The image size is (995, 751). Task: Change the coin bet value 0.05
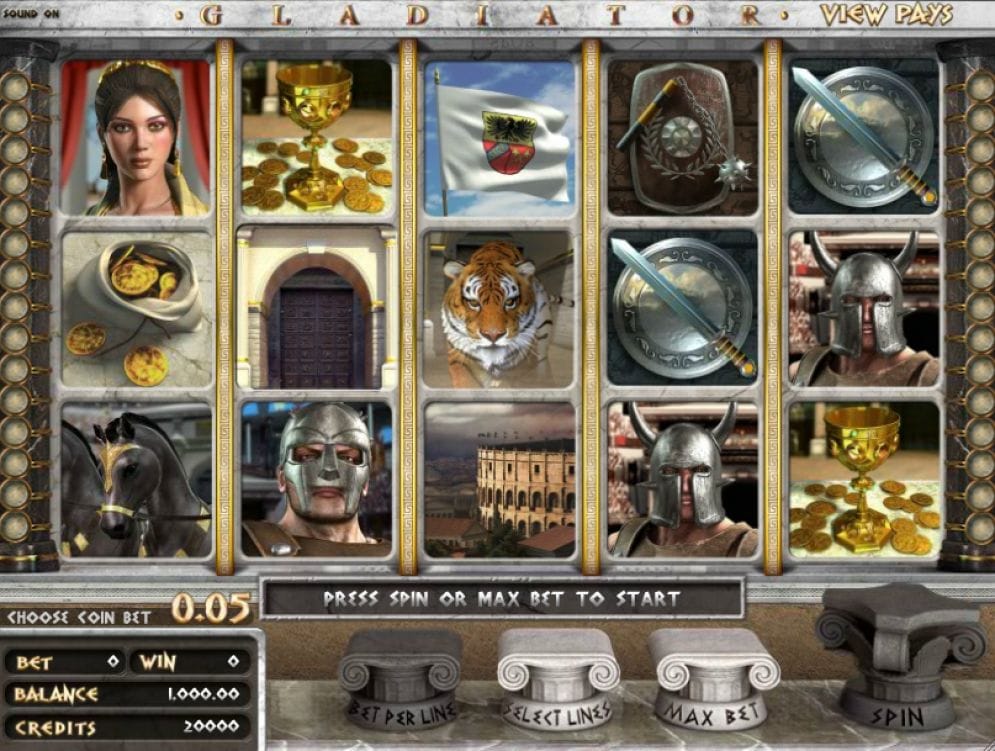click(210, 607)
